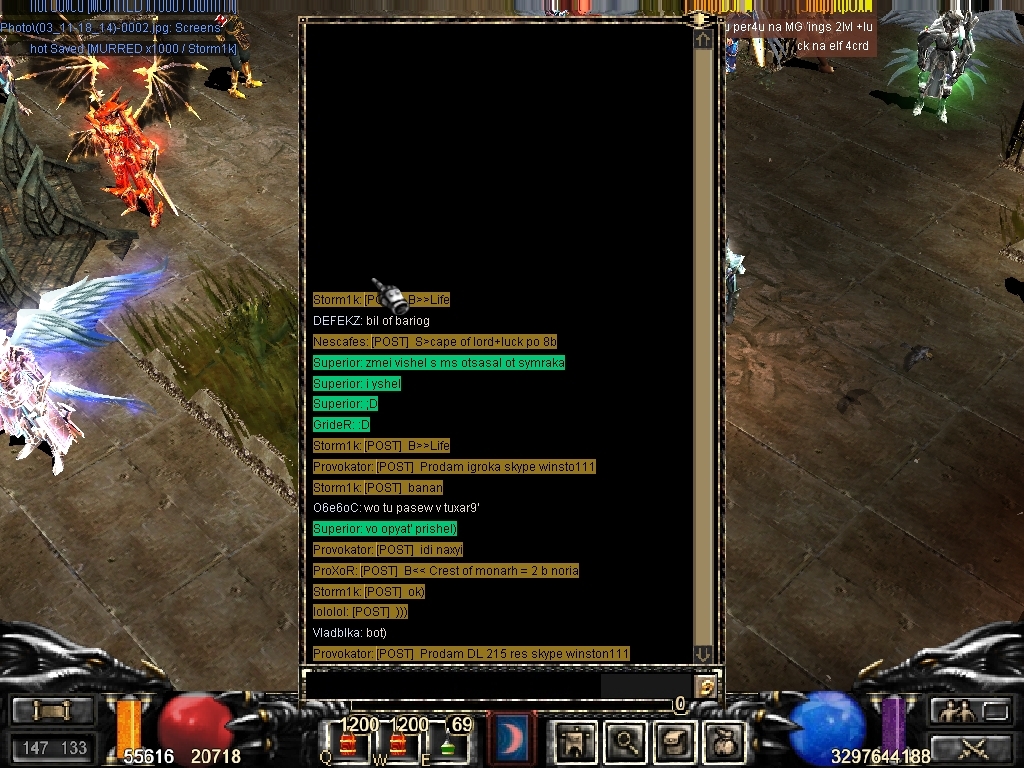Click the chat log's down arrow
Screen dimensions: 1024x768
coord(703,654)
